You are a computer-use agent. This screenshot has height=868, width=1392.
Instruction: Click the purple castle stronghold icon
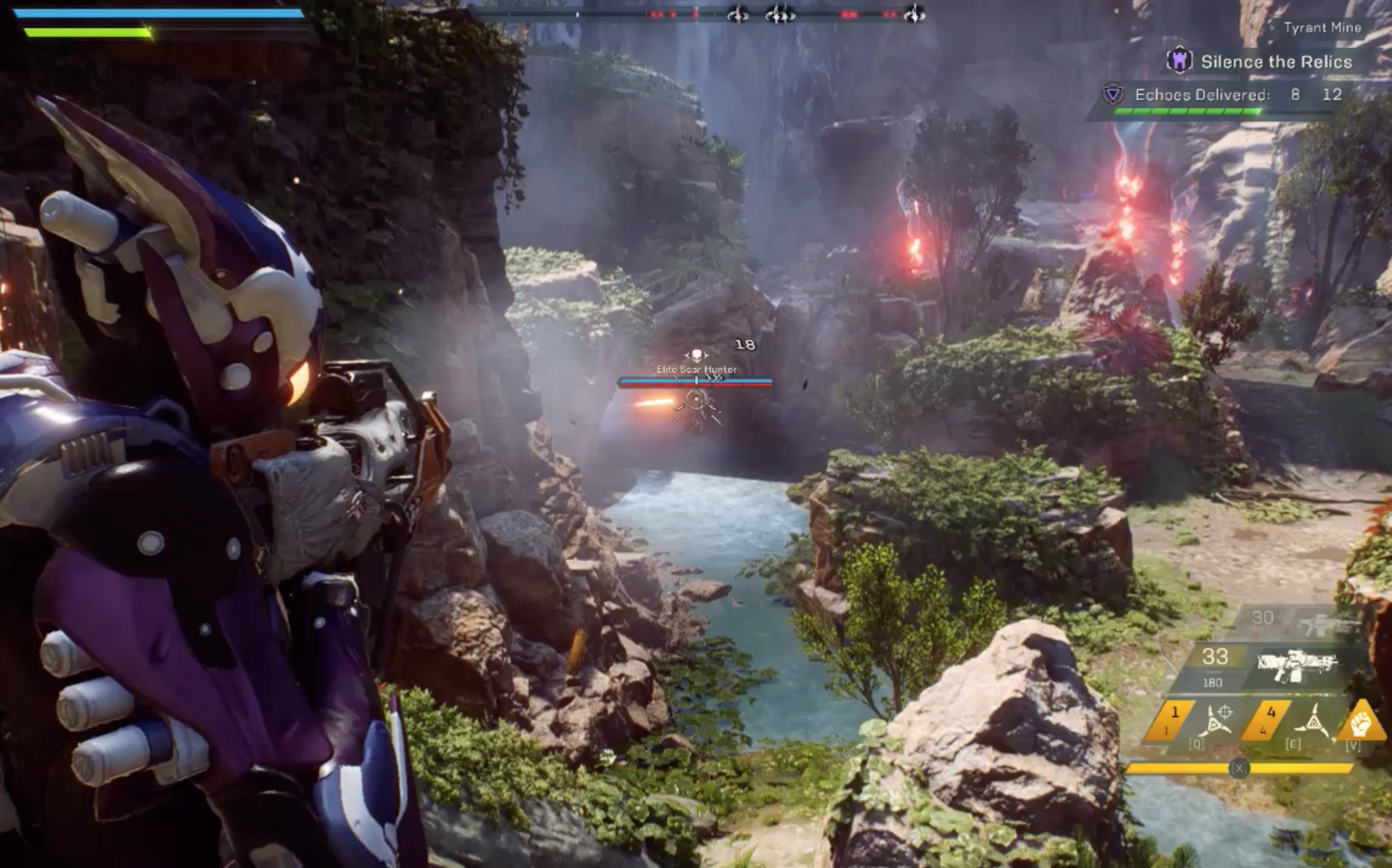pyautogui.click(x=1179, y=60)
